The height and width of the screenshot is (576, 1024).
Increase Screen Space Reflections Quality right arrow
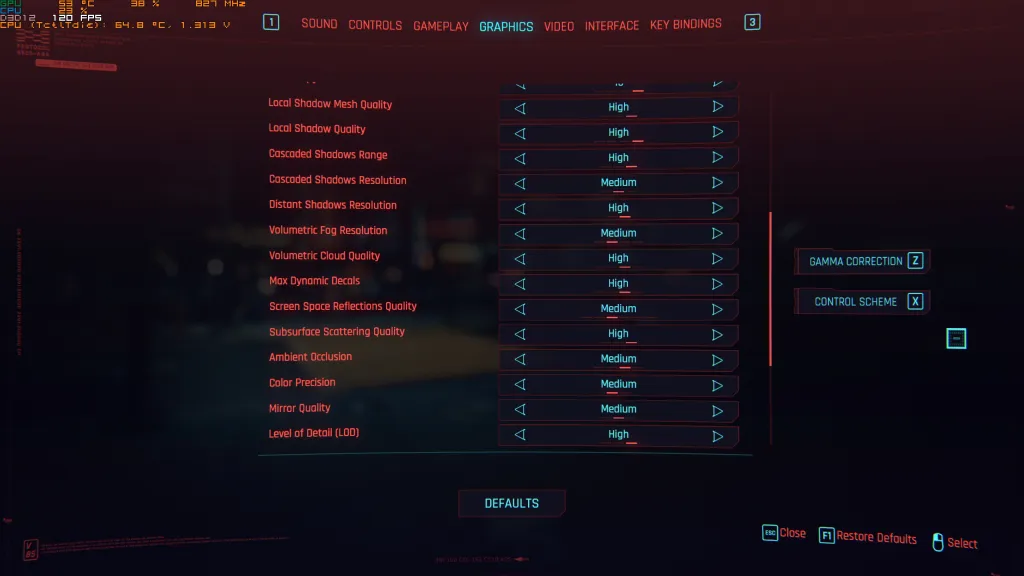[717, 309]
